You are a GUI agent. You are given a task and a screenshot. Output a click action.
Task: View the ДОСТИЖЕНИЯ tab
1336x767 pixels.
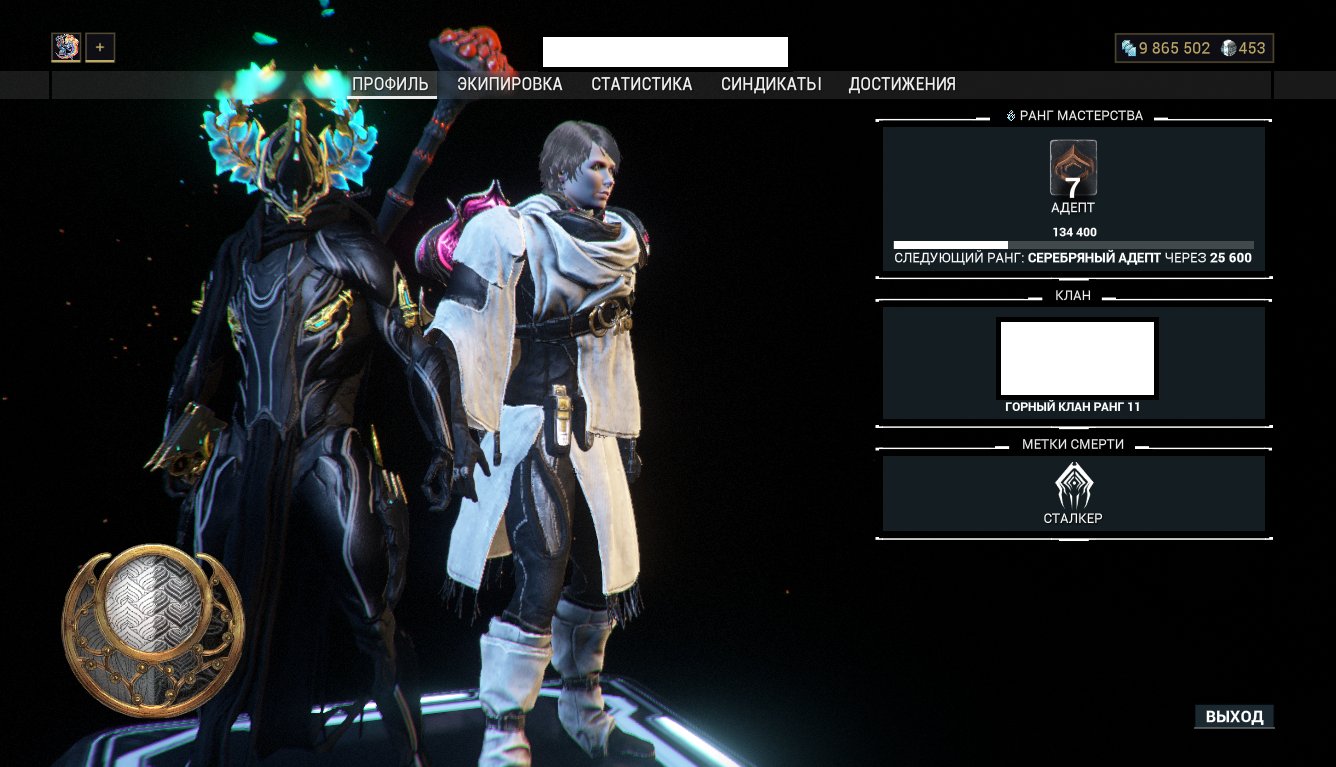click(x=902, y=85)
